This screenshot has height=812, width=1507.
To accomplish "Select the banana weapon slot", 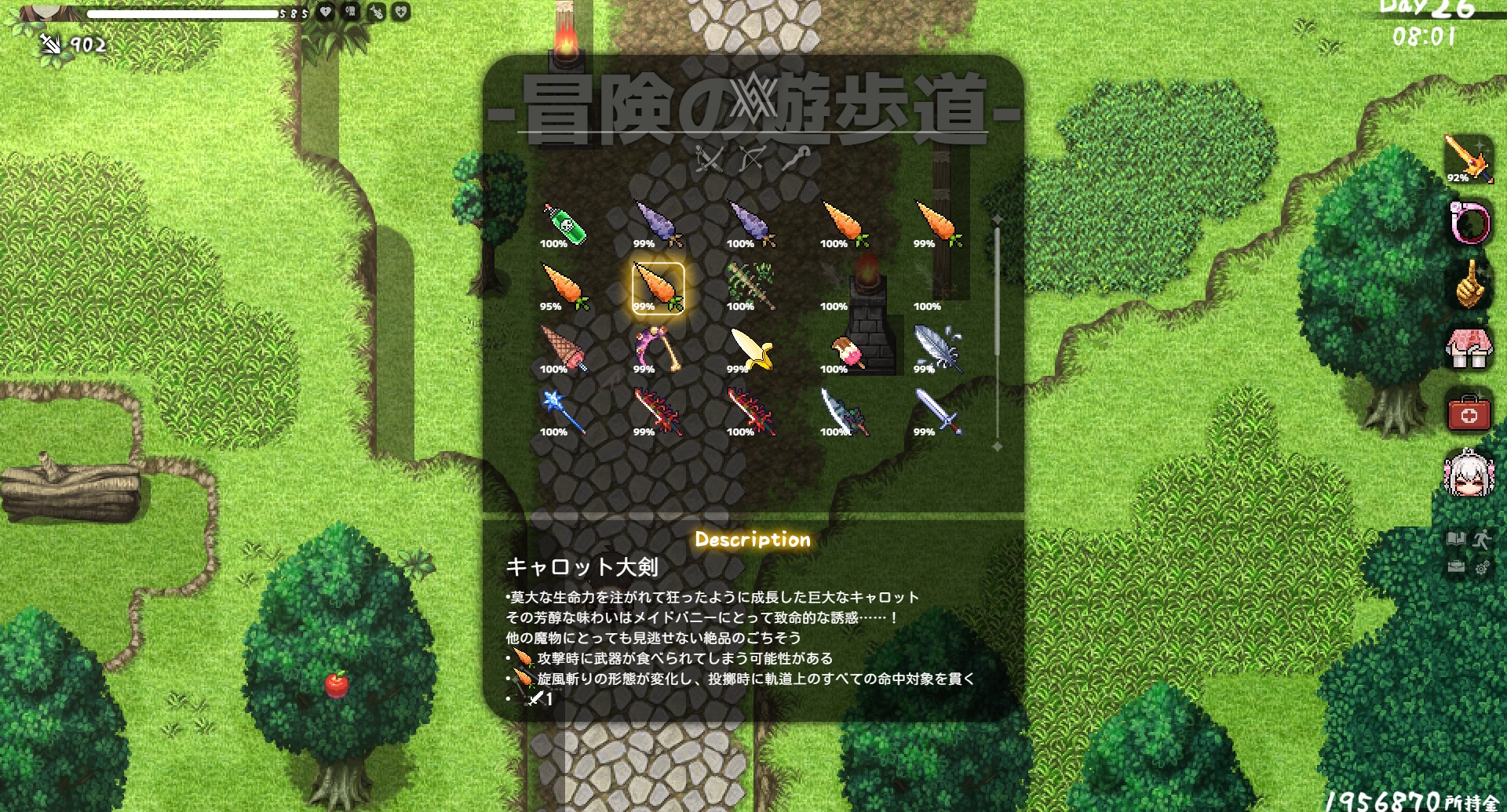I will point(752,351).
